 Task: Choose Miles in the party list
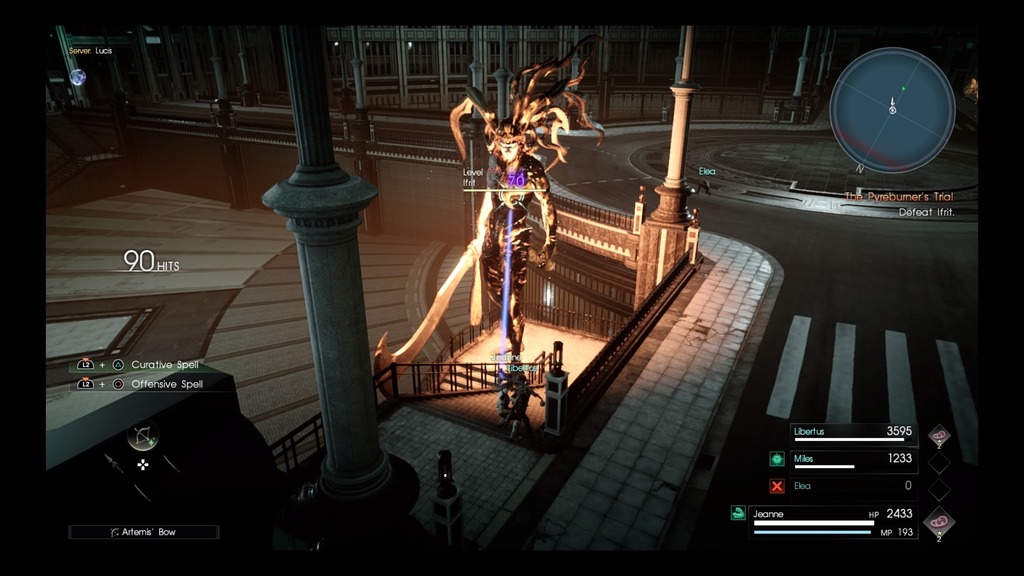click(x=852, y=459)
